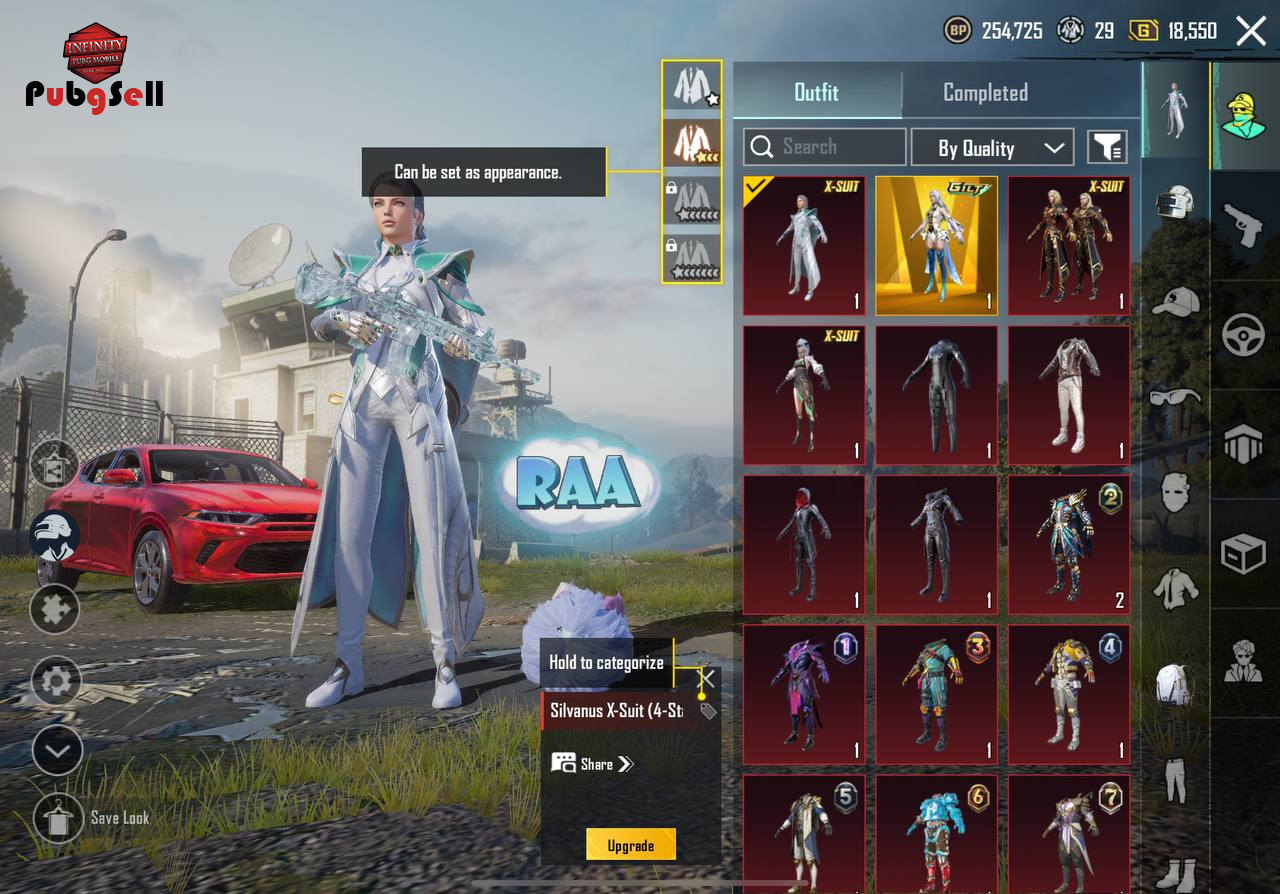Open the outfit filter button

1107,148
